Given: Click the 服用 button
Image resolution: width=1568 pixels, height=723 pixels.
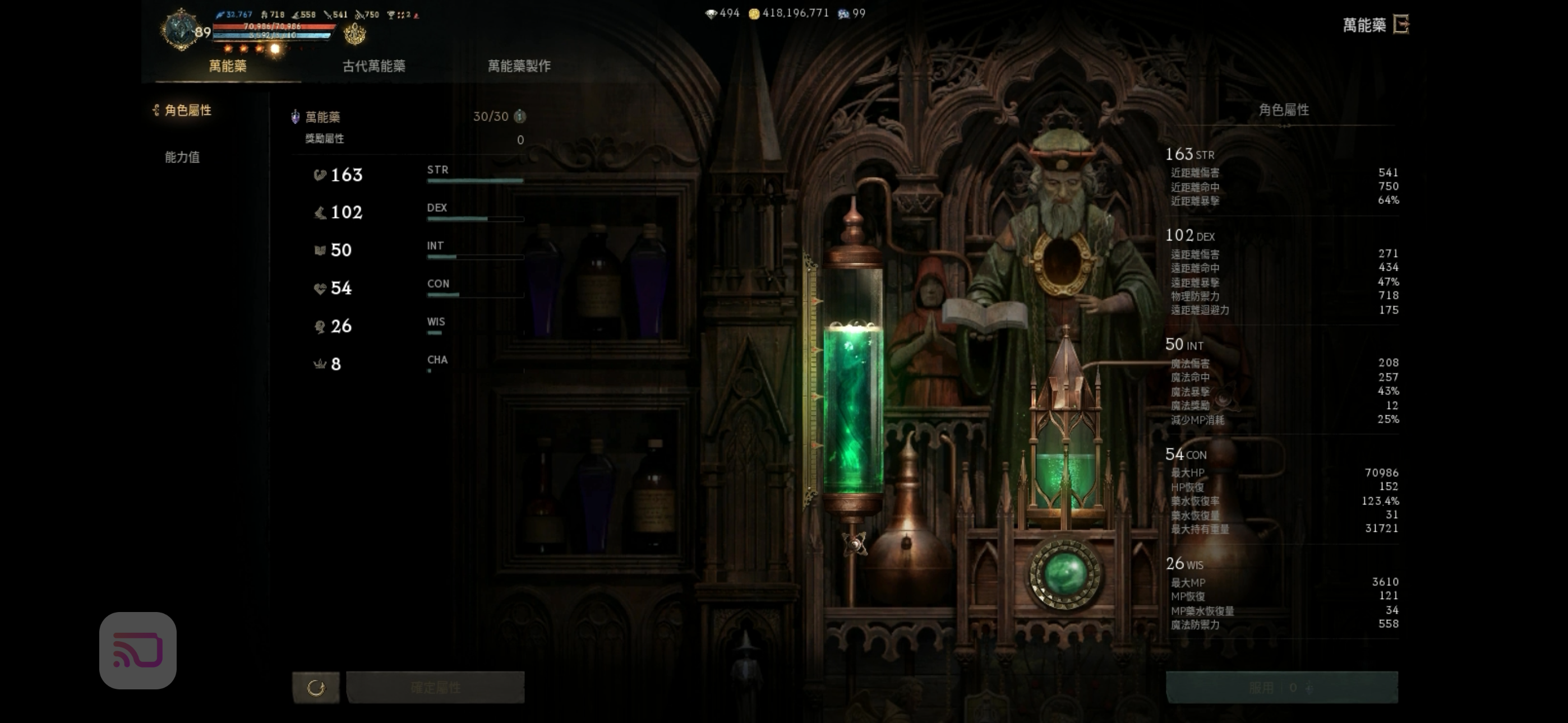Looking at the screenshot, I should (x=1281, y=688).
